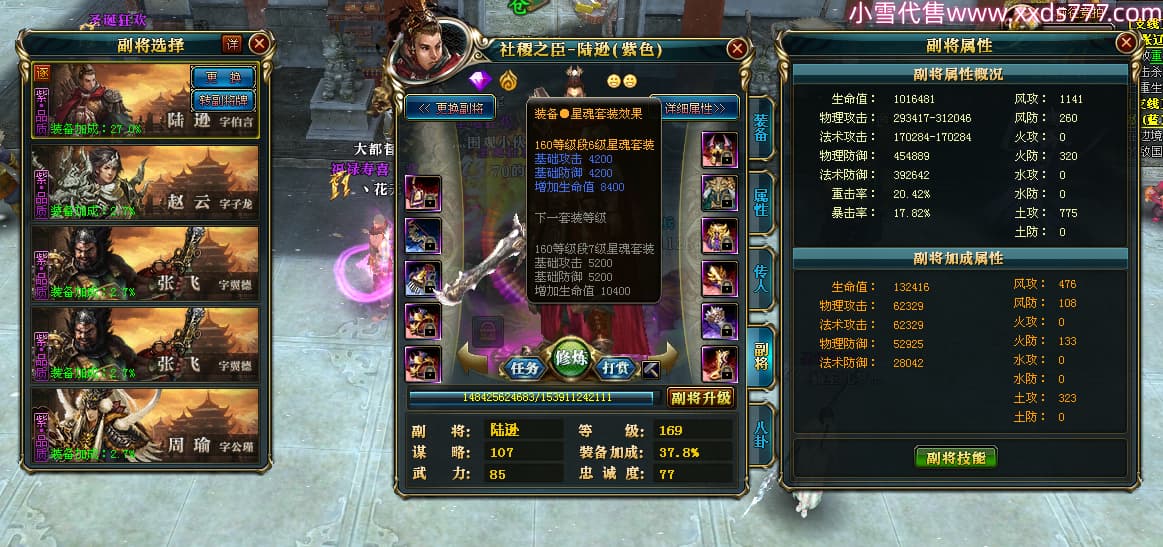This screenshot has width=1163, height=547.
Task: Click the 转副将牌 button
Action: tap(222, 99)
